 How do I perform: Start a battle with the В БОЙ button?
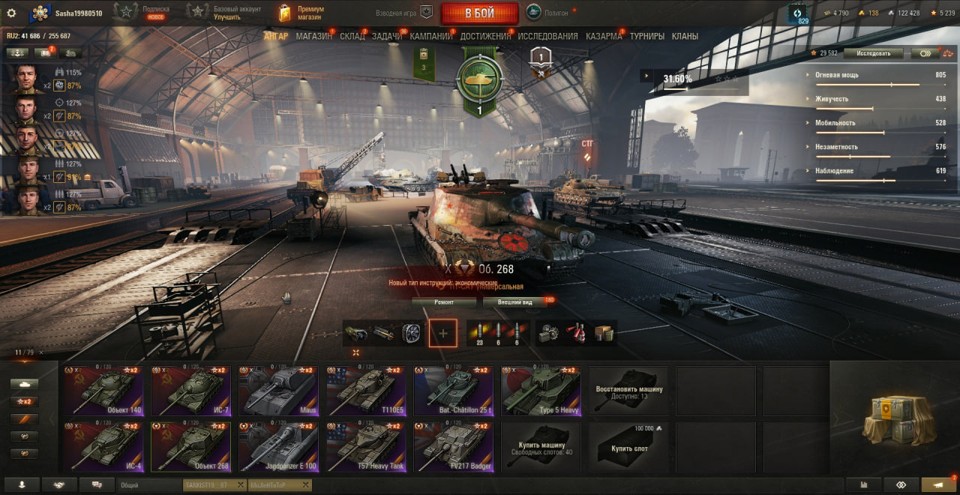pyautogui.click(x=479, y=13)
